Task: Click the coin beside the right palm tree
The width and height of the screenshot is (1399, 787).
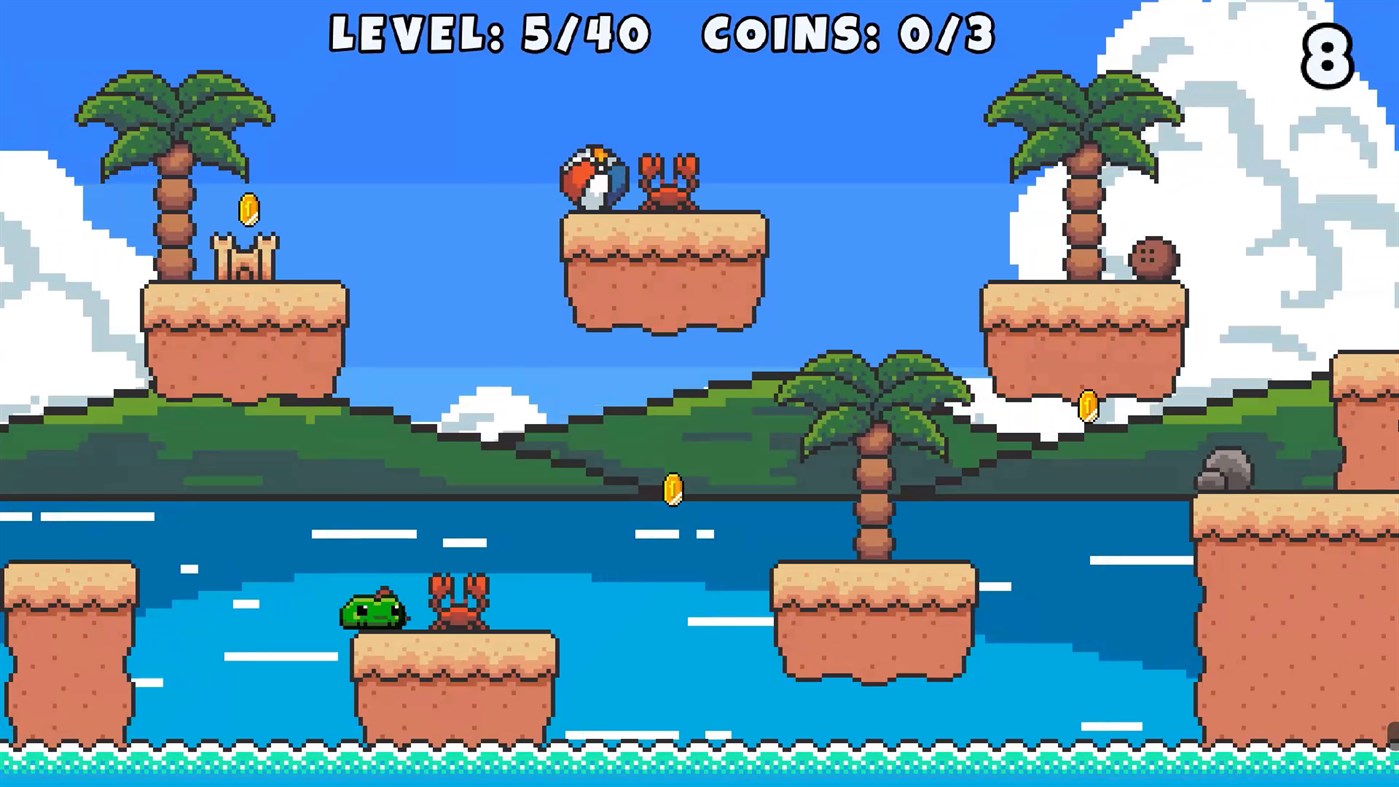Action: (1086, 402)
